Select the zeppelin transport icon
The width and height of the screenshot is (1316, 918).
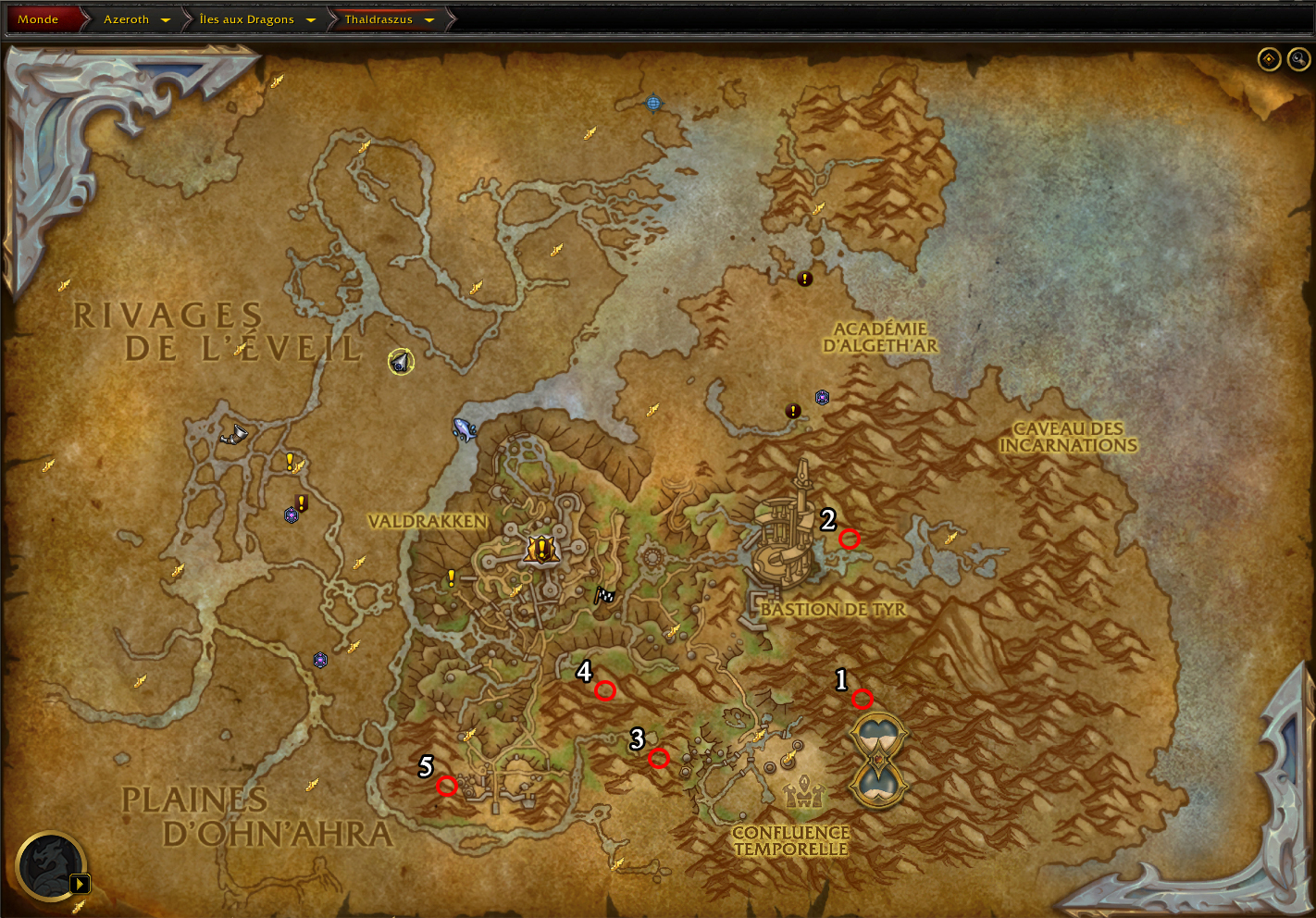tap(464, 428)
